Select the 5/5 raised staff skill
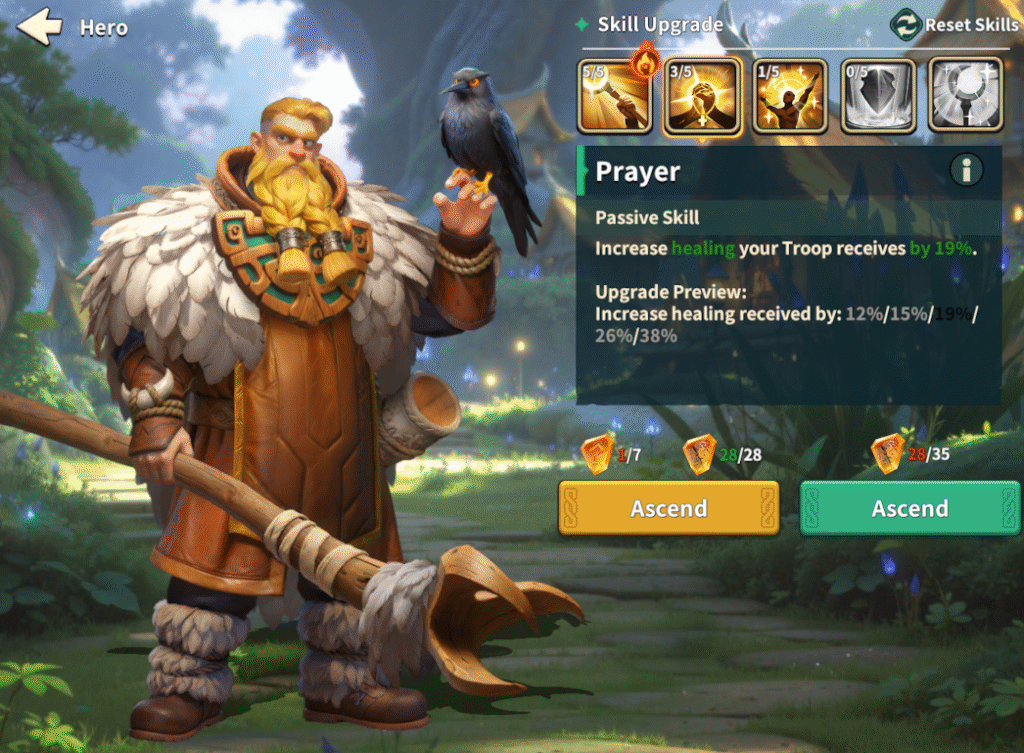The image size is (1024, 753). [614, 96]
